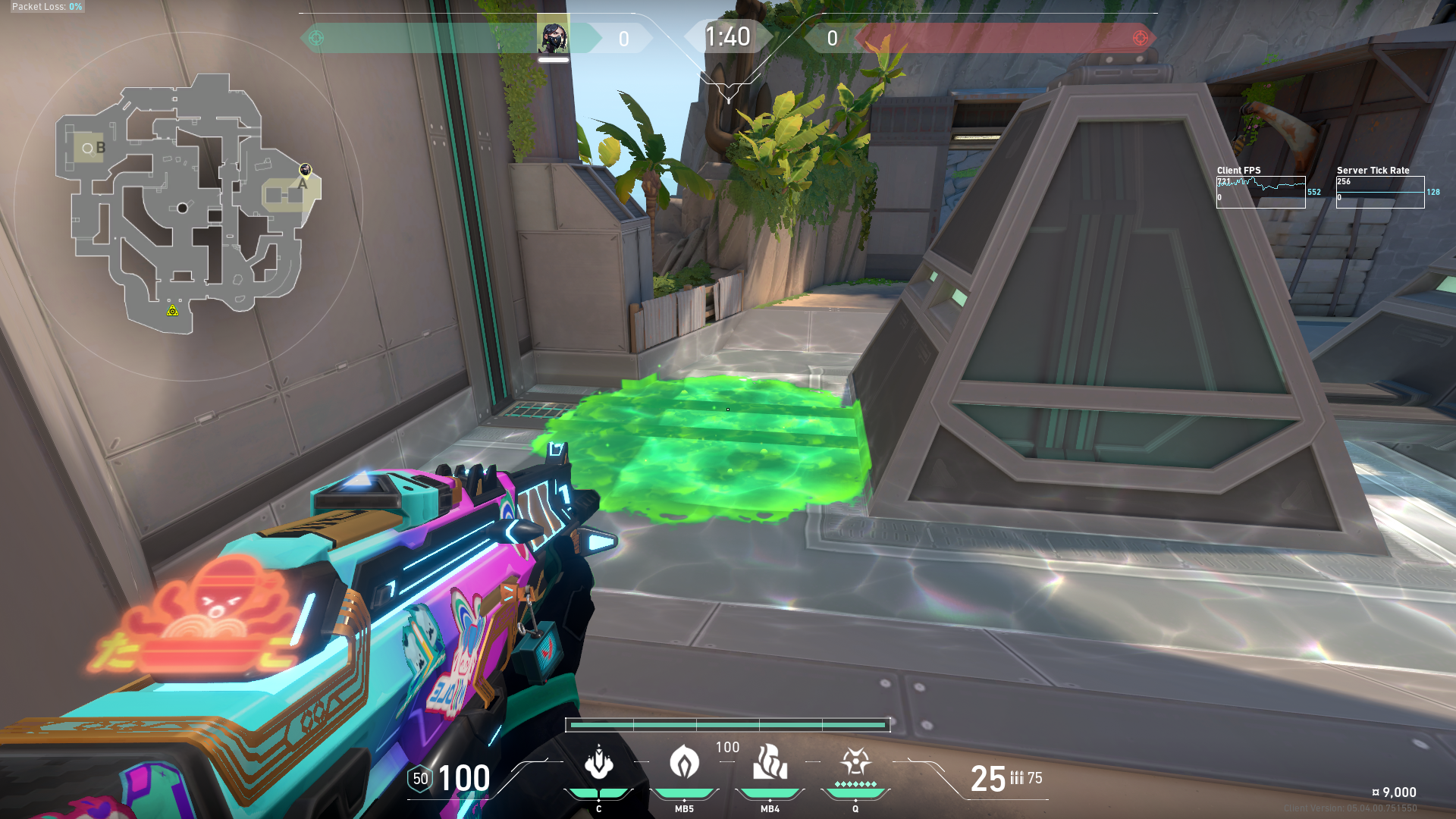Image resolution: width=1456 pixels, height=819 pixels.
Task: Click the red enemy team emblem icon
Action: 1140,38
